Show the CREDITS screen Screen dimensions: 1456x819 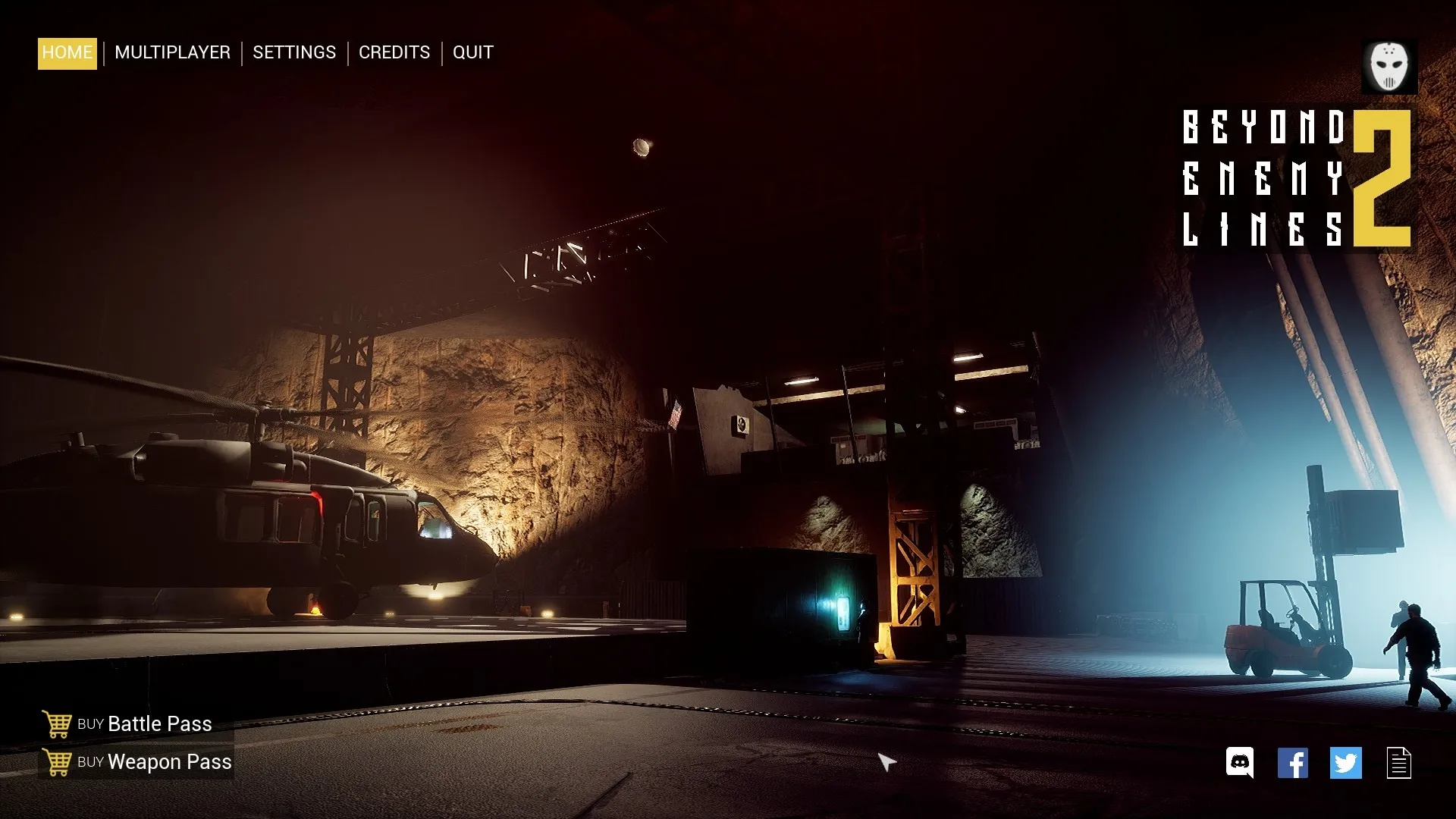click(x=394, y=53)
